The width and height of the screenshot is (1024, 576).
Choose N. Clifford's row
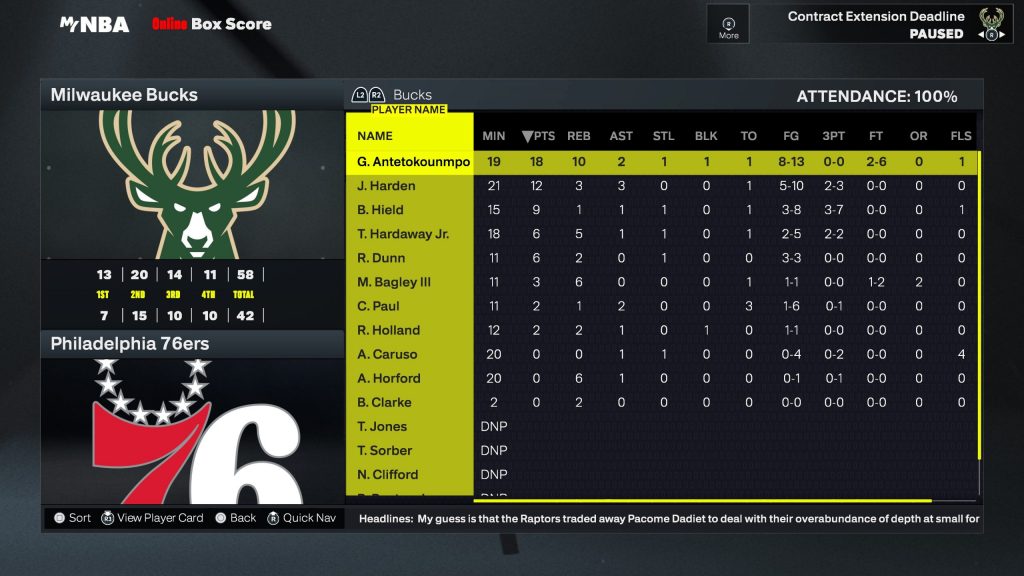(387, 474)
